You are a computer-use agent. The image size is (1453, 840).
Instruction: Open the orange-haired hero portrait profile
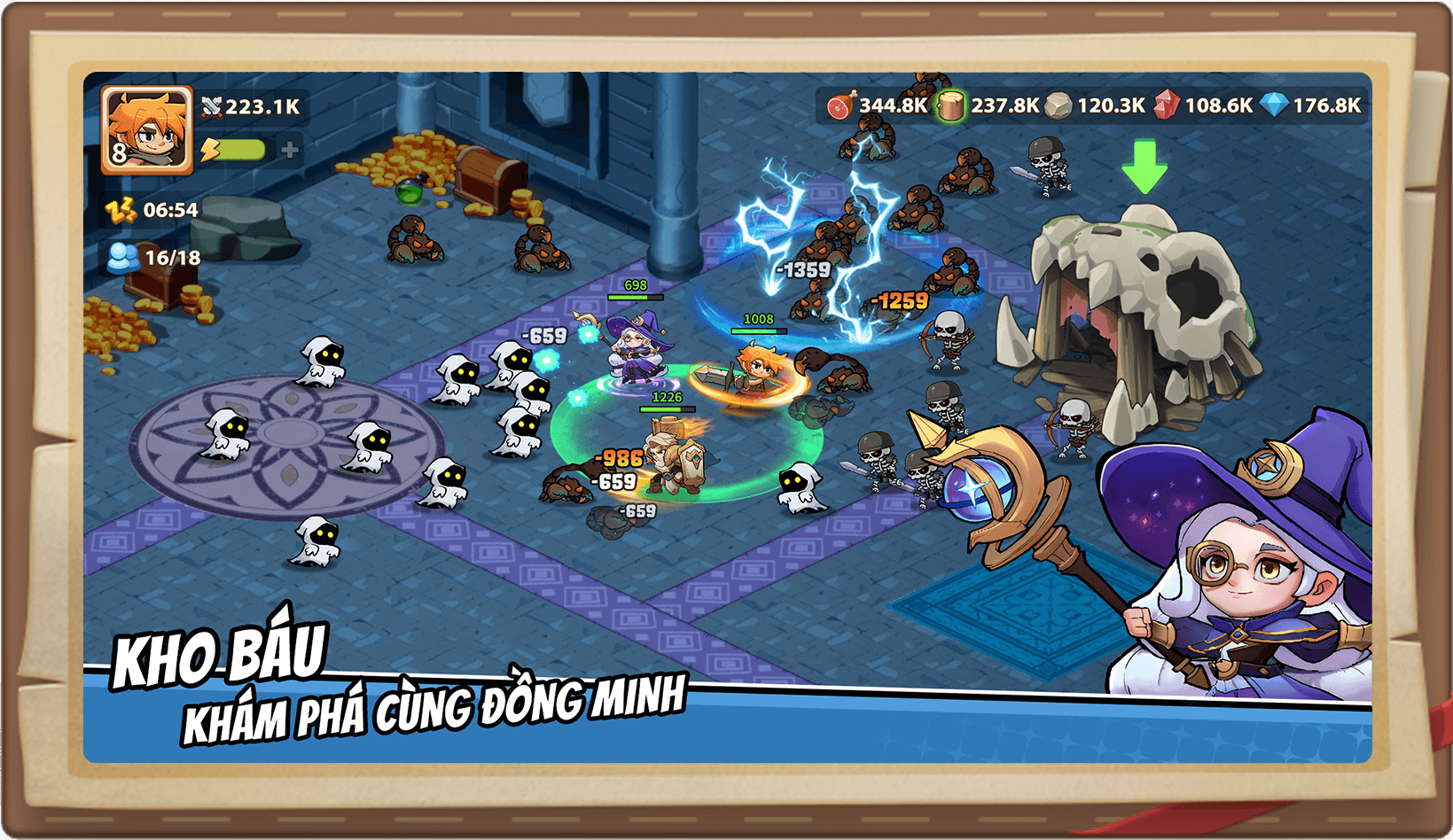tap(147, 129)
